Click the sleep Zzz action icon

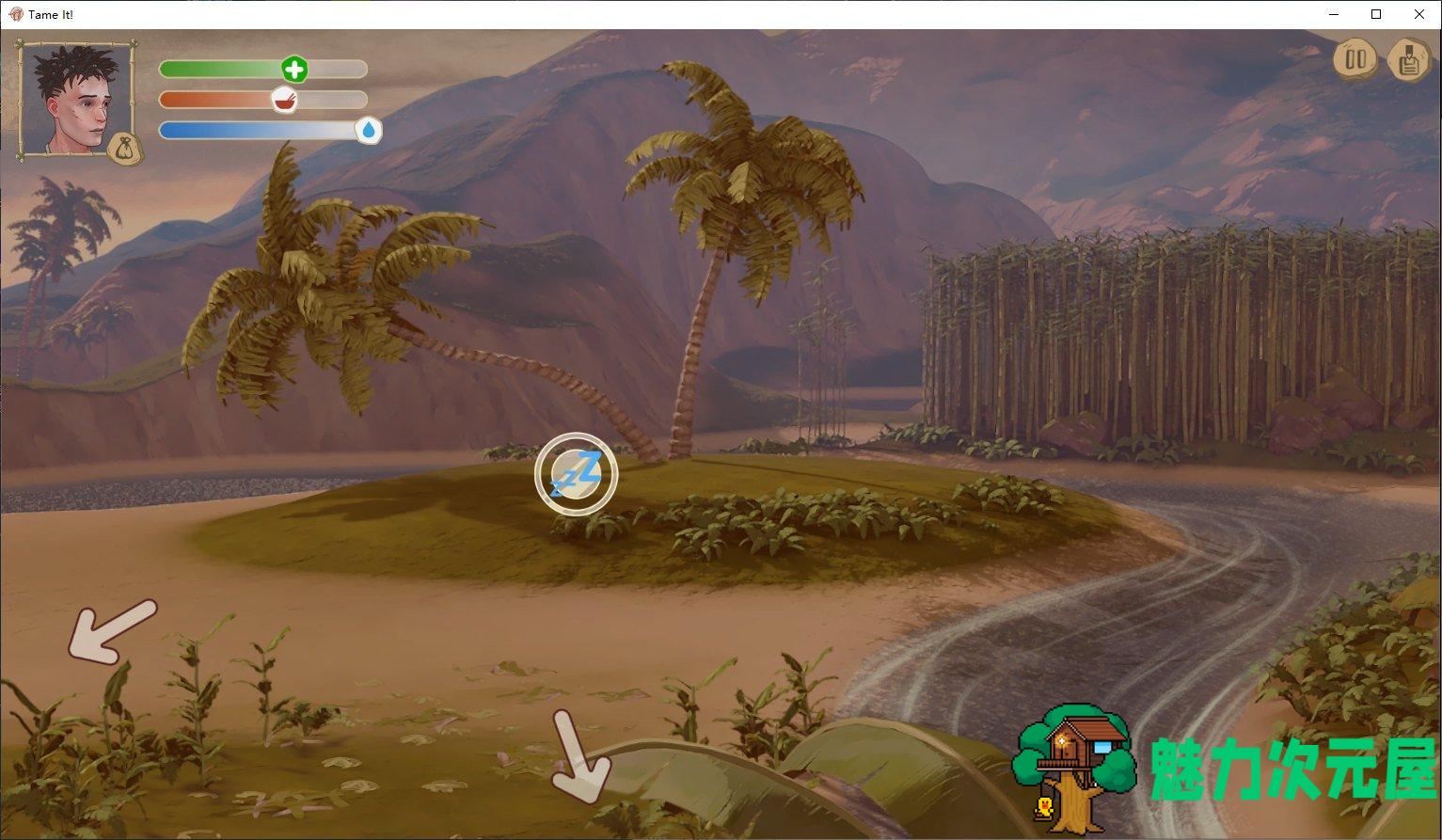(x=576, y=474)
